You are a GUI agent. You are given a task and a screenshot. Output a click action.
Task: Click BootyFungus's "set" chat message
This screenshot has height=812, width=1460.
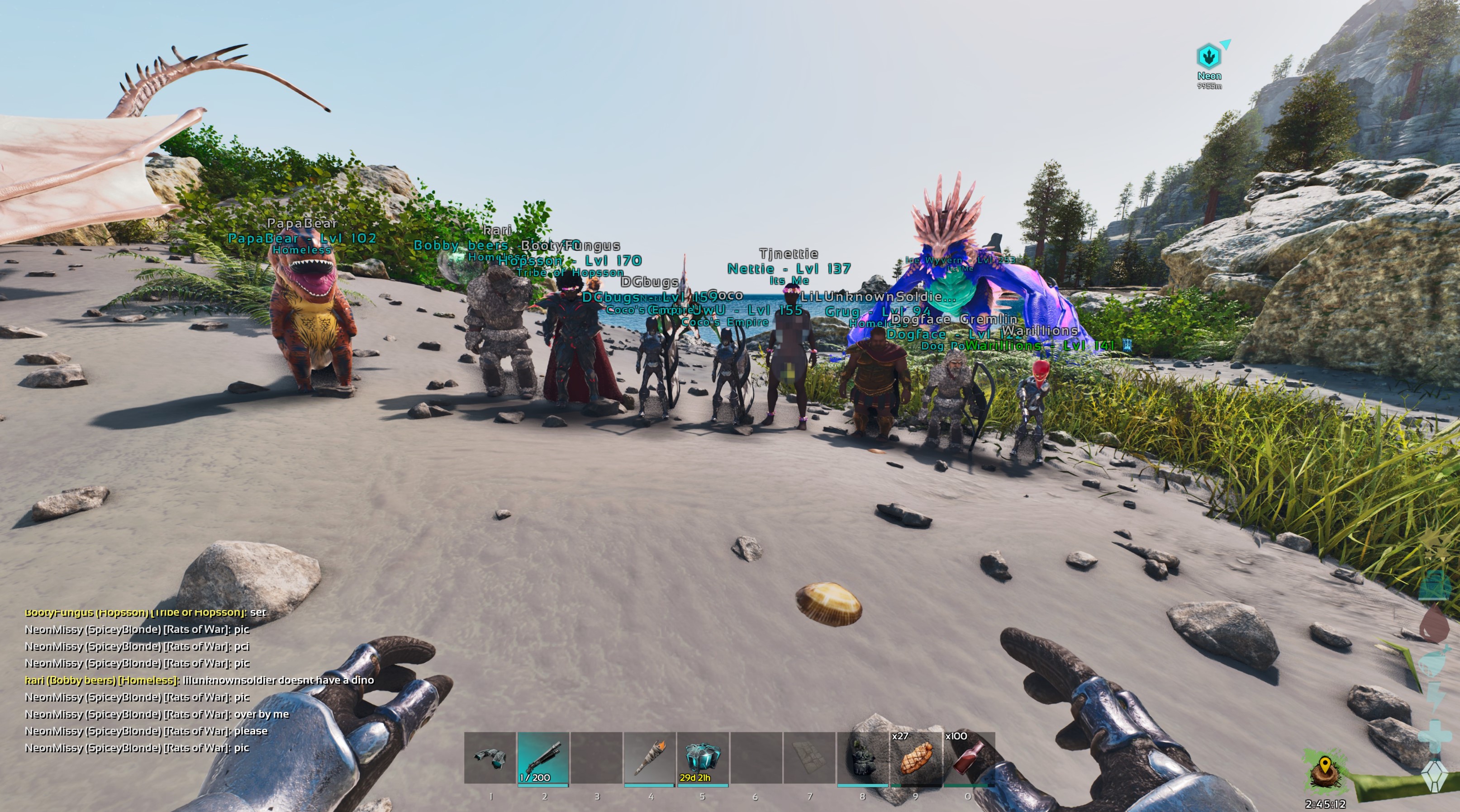tap(145, 613)
